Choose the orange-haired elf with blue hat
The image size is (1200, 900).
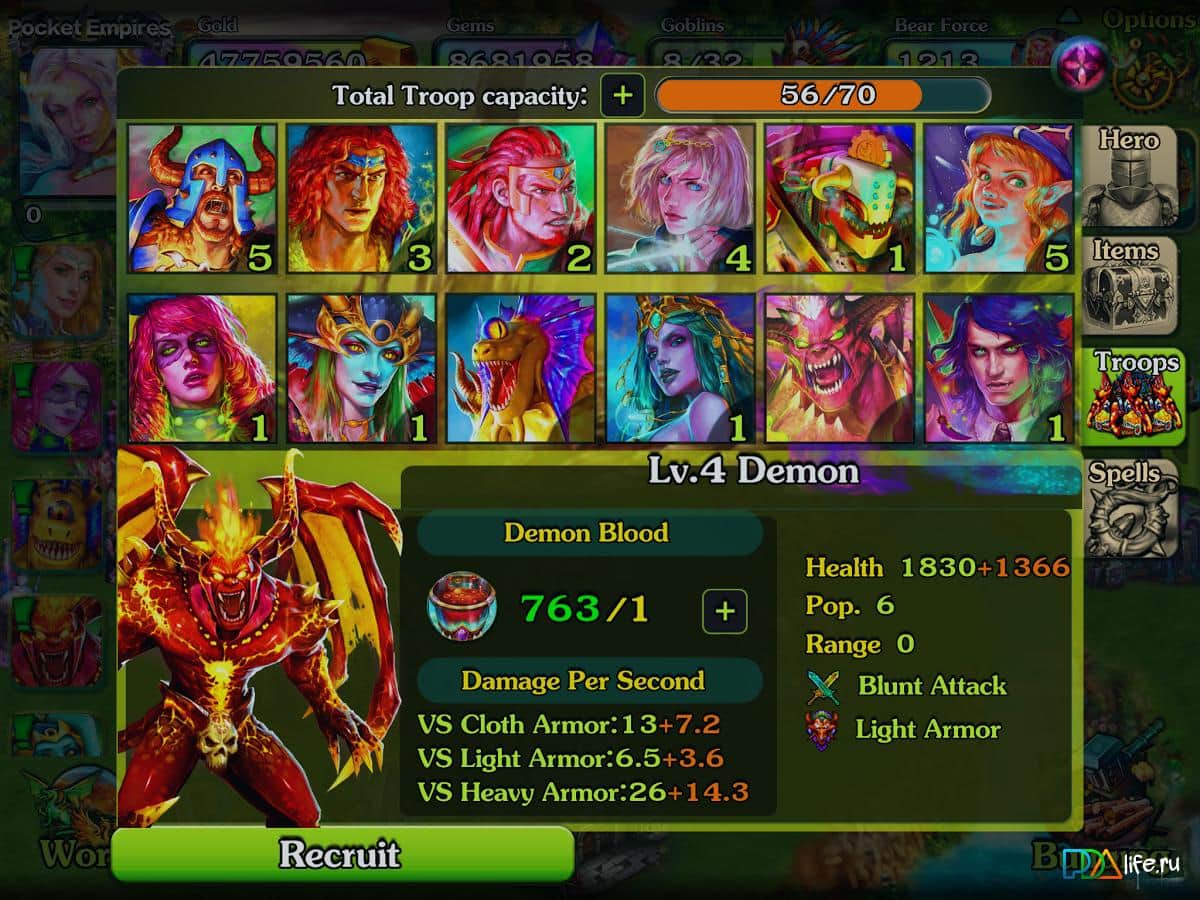998,198
